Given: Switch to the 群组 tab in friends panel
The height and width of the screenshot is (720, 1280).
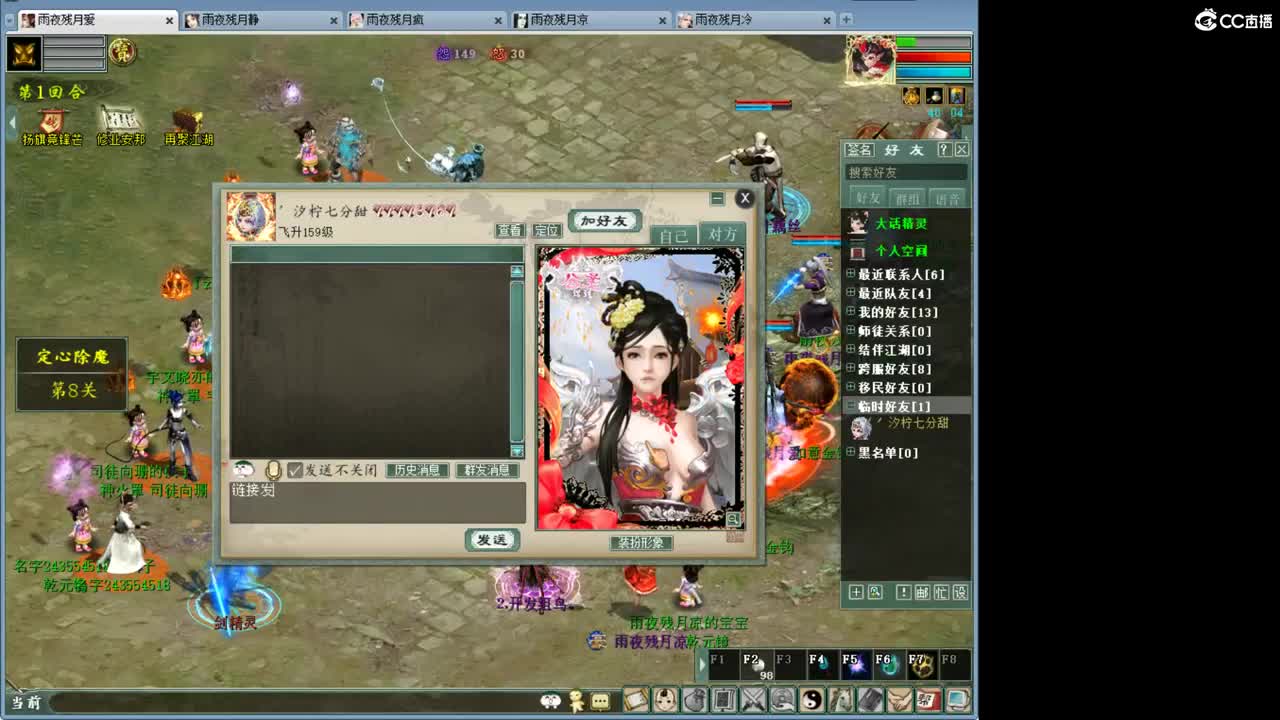Looking at the screenshot, I should [x=907, y=197].
